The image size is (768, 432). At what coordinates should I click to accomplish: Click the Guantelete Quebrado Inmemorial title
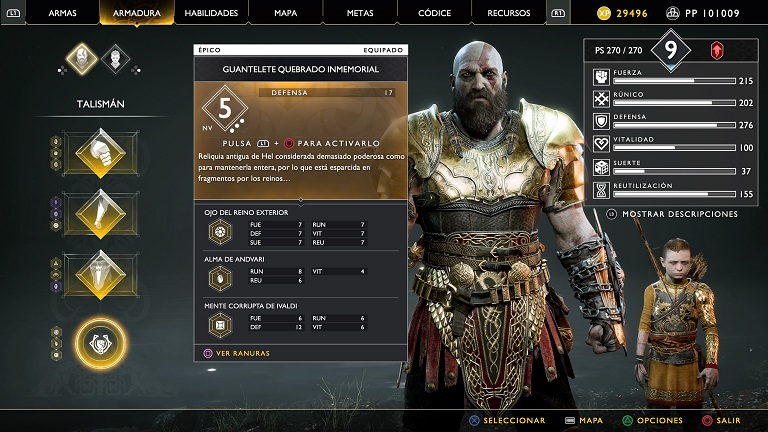(x=300, y=69)
